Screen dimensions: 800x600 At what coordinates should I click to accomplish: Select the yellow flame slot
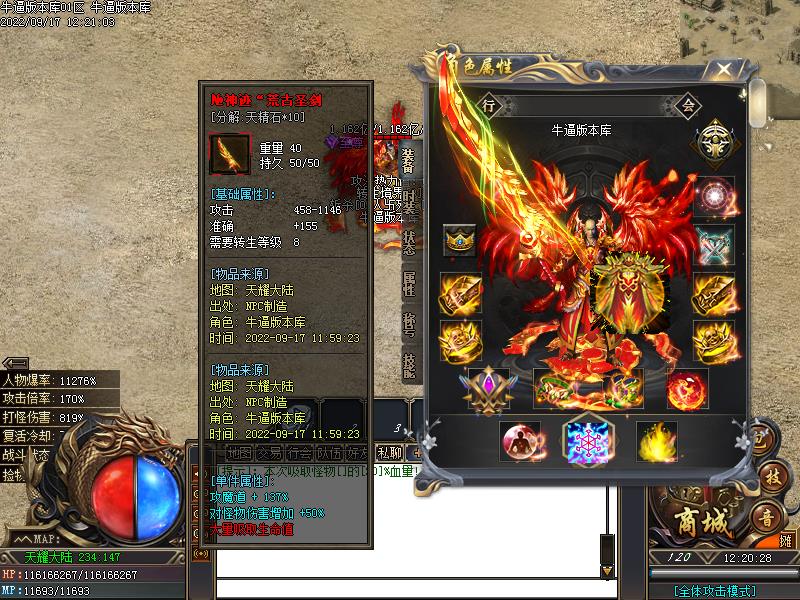point(656,441)
